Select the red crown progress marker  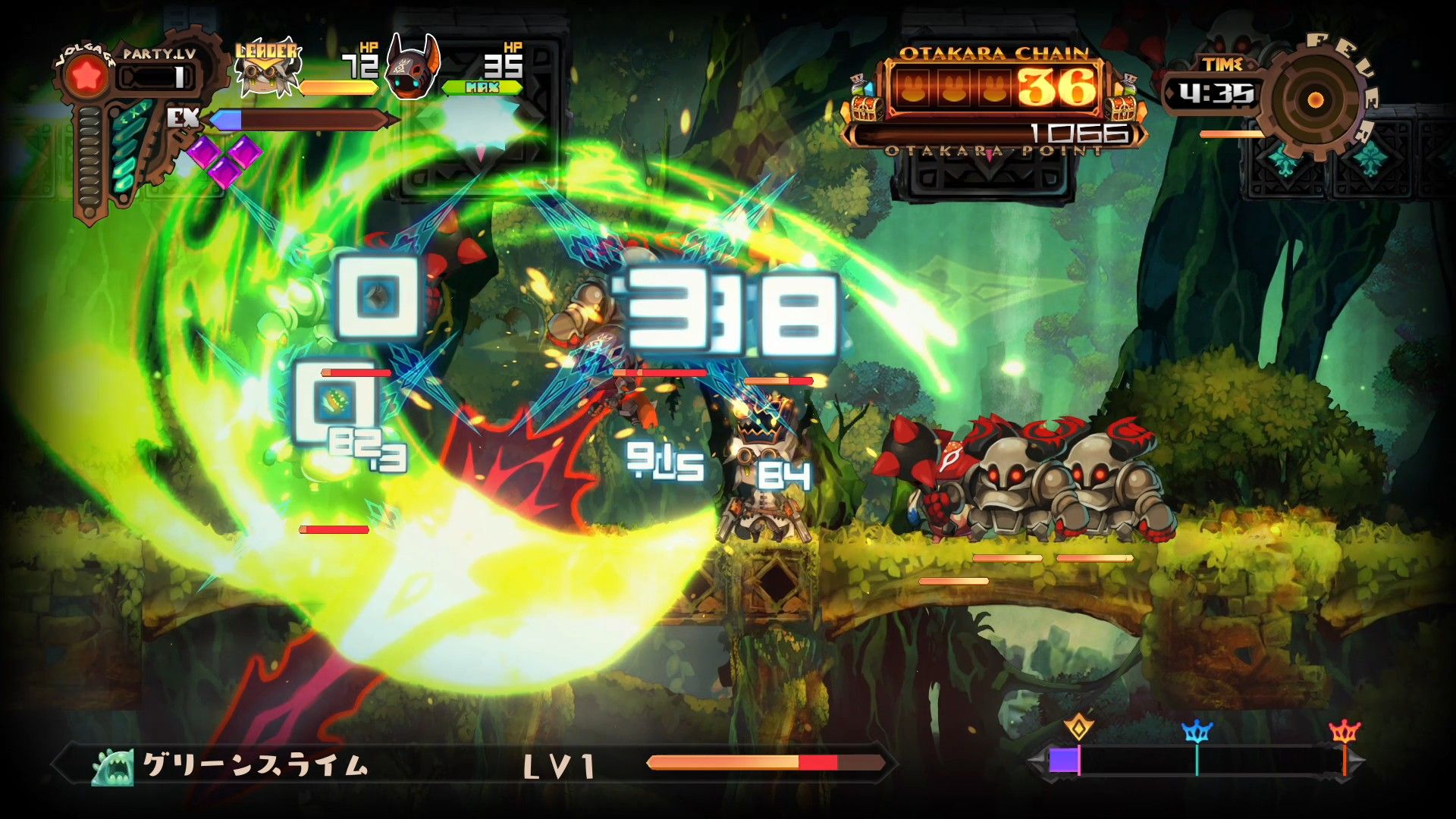click(x=1345, y=732)
